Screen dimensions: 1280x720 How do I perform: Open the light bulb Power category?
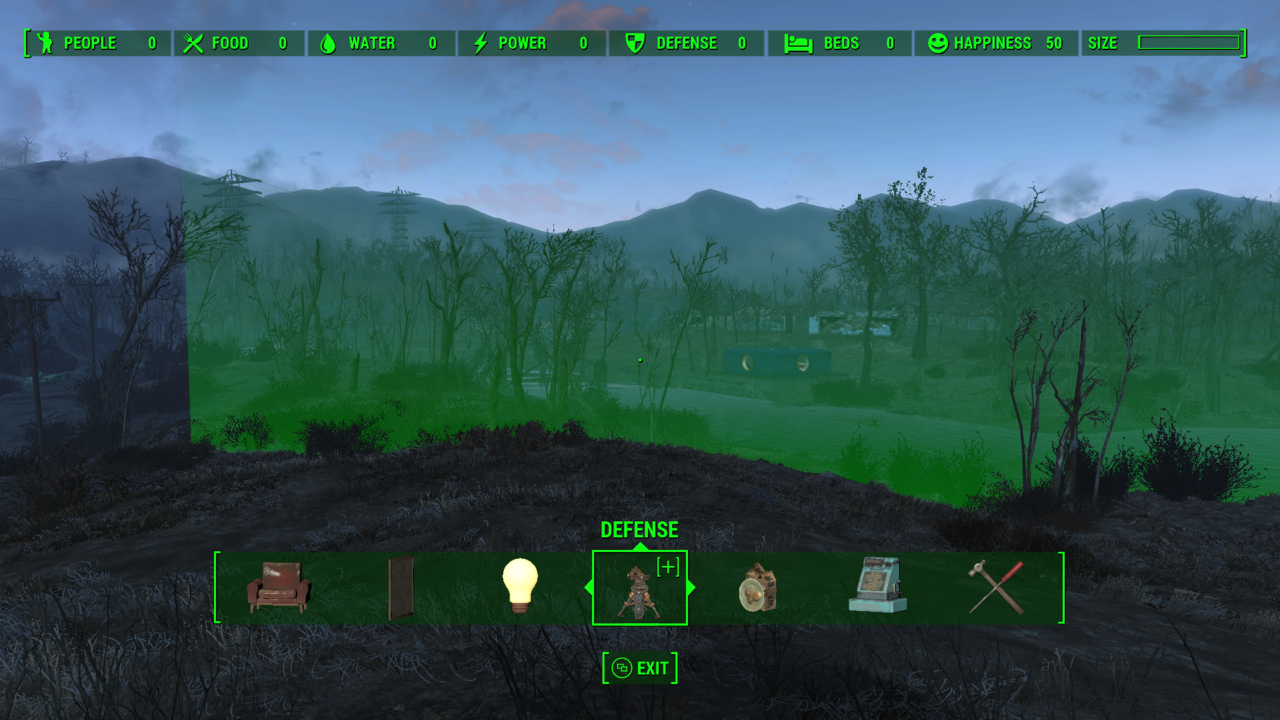coord(520,586)
